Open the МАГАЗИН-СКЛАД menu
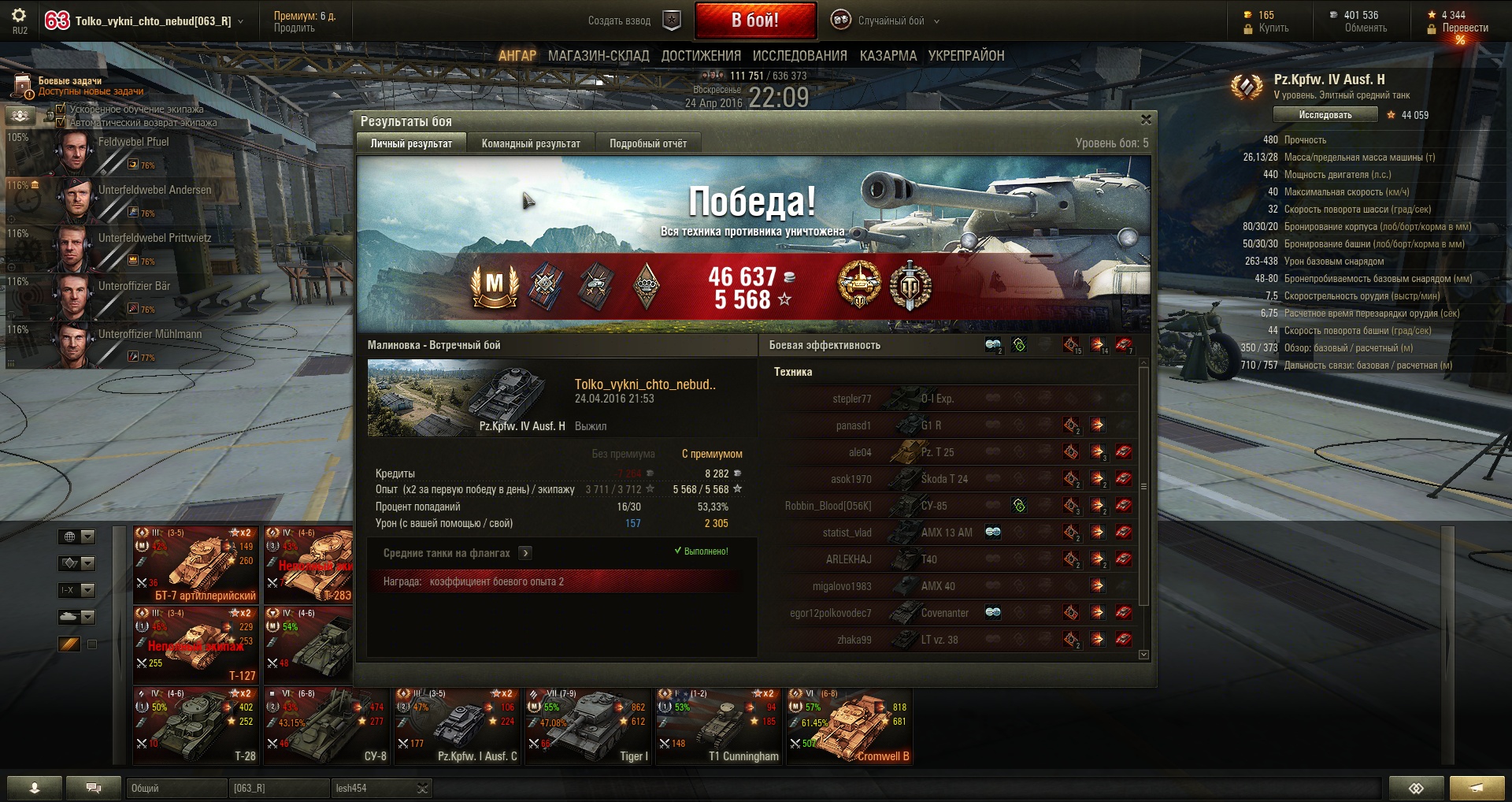This screenshot has height=802, width=1512. point(598,56)
